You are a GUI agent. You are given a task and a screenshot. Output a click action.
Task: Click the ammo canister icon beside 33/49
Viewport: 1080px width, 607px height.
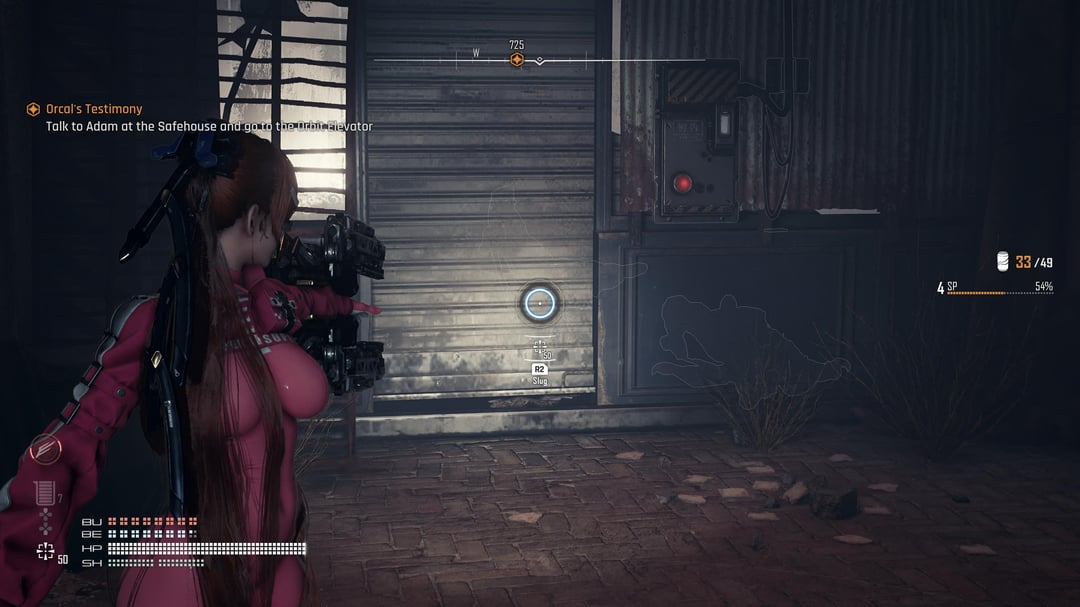point(1004,262)
